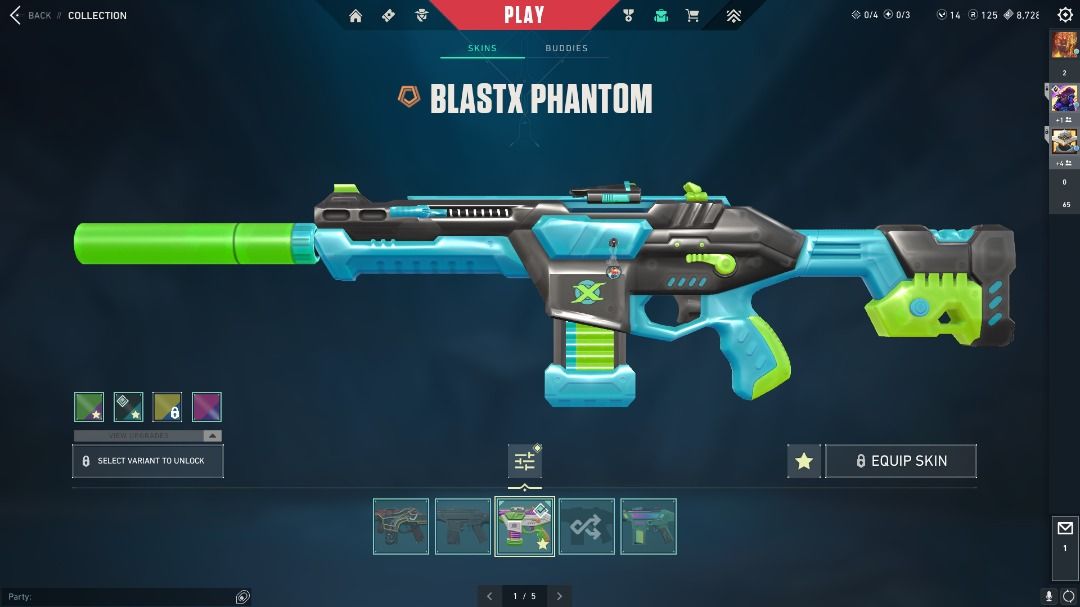Go back to the Collection screen
Screen dimensions: 1080x607
30,15
